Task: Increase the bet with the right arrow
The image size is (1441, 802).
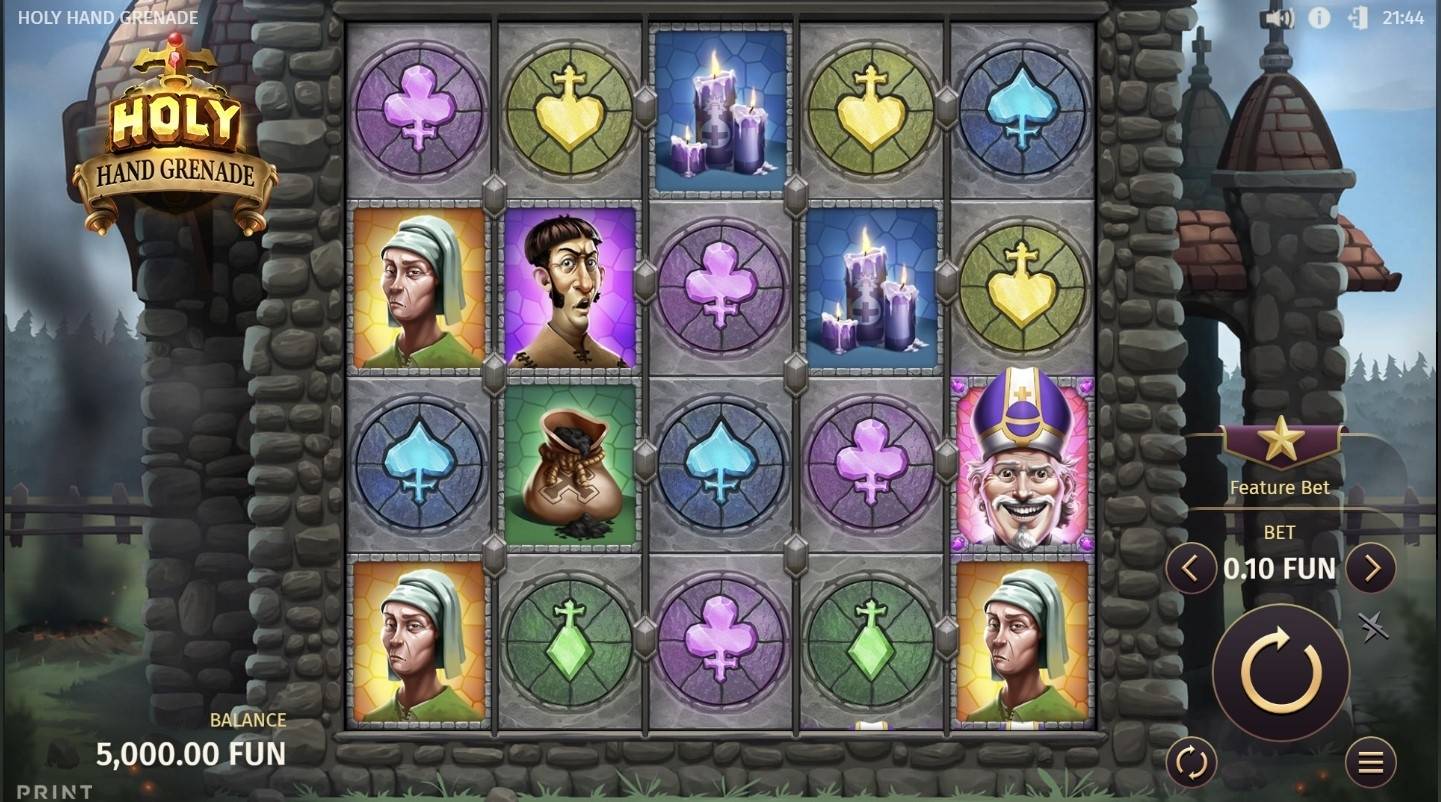Action: click(1370, 569)
